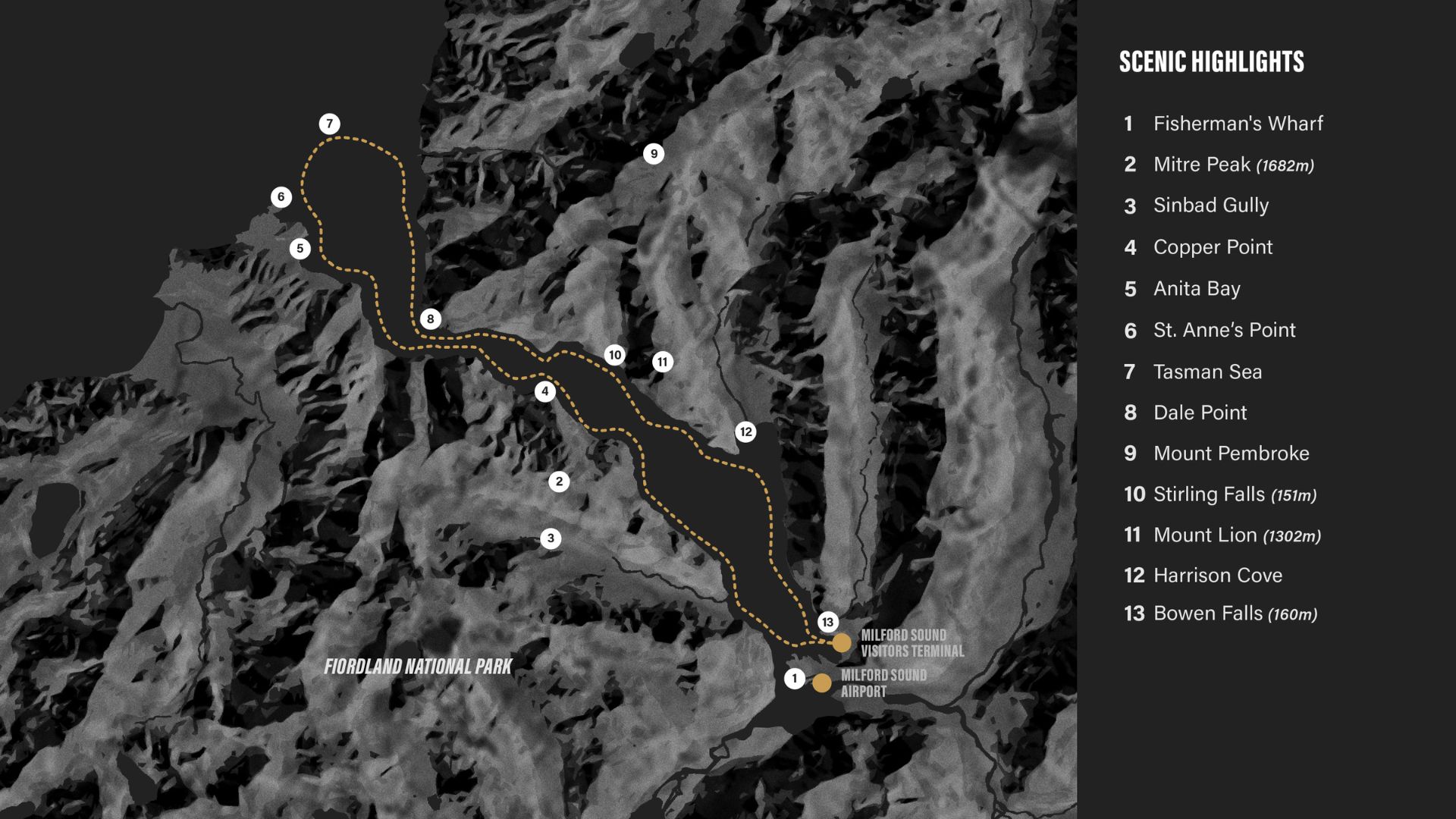This screenshot has width=1456, height=819.
Task: Select Mitre Peak legend entry
Action: tap(1232, 165)
